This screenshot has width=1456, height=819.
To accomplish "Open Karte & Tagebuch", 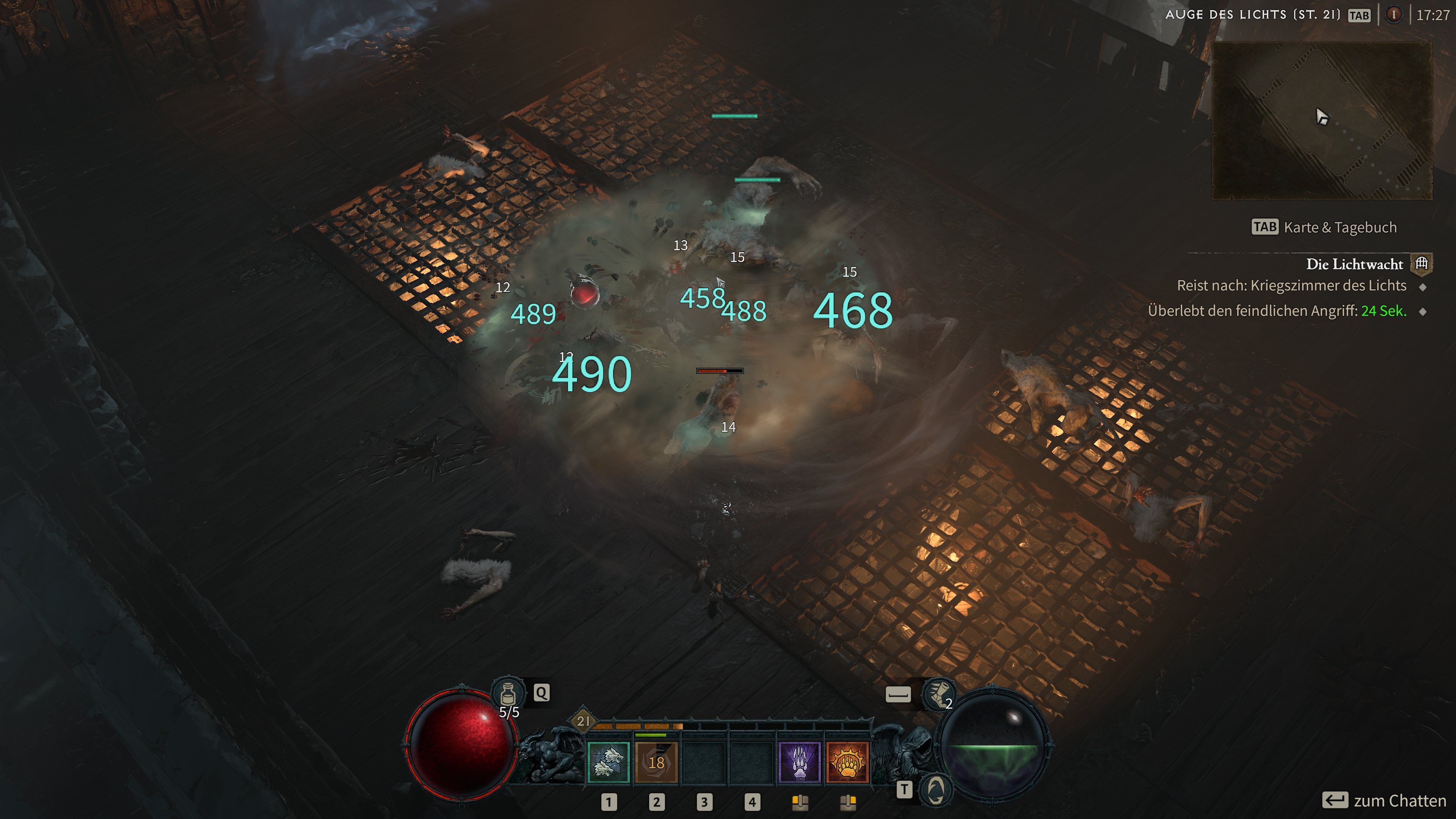I will [x=1340, y=227].
